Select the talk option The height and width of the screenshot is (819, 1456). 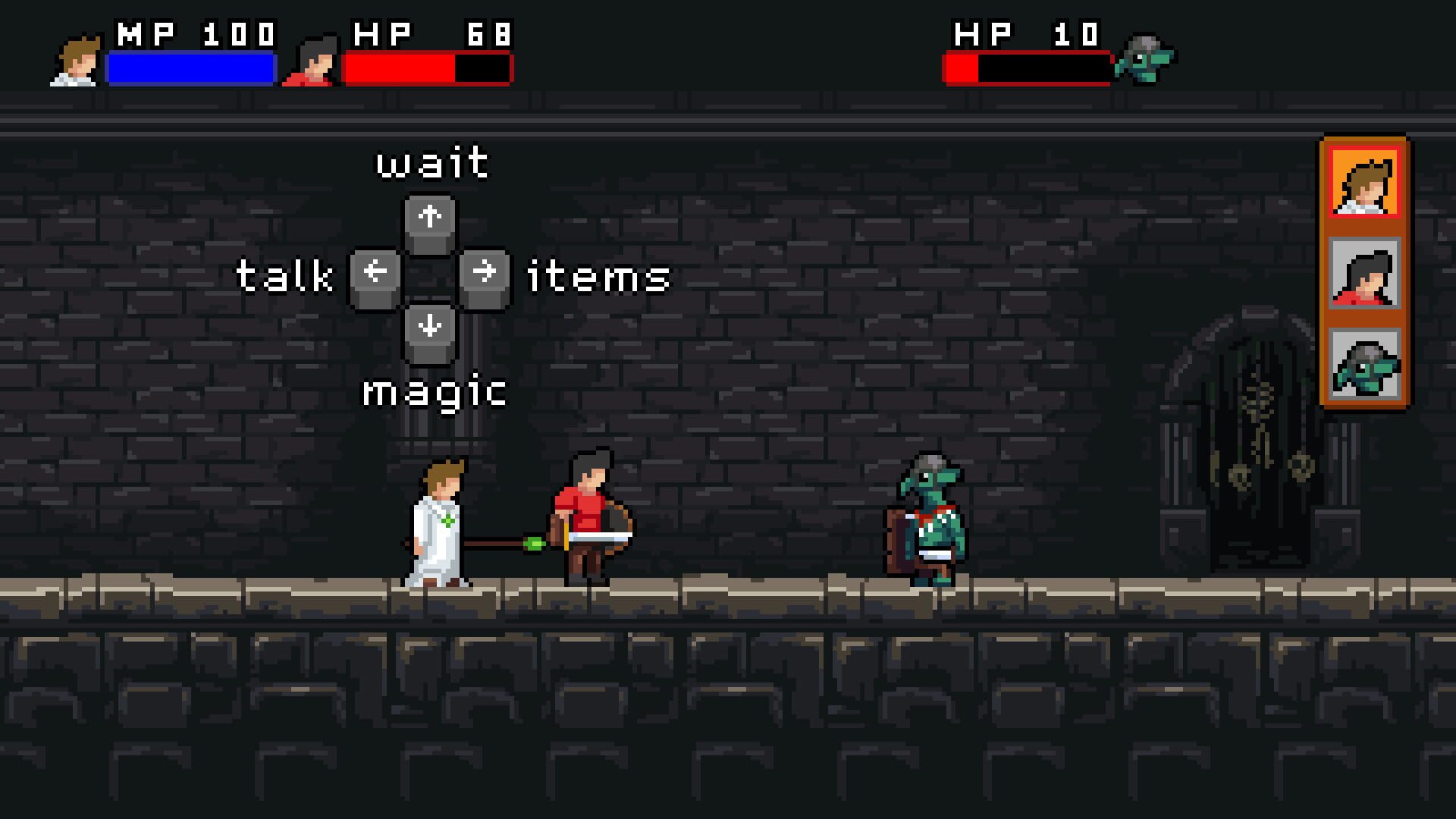pos(284,278)
